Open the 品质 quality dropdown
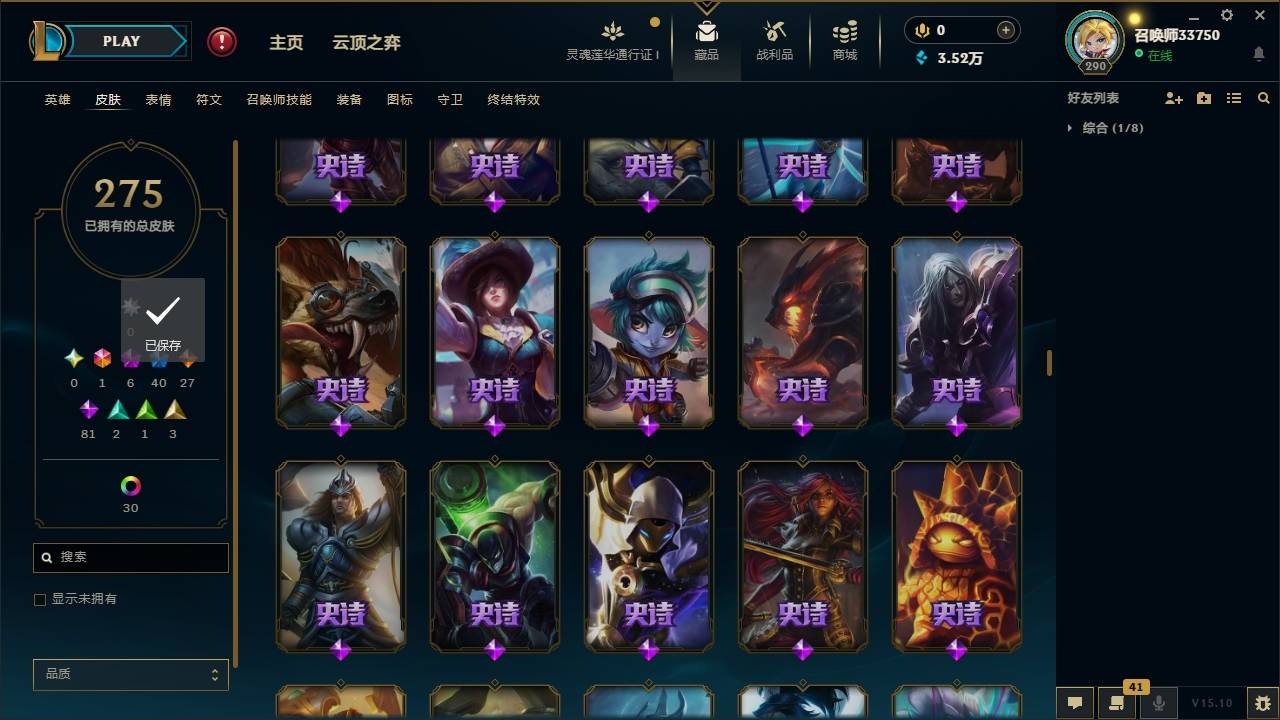Image resolution: width=1280 pixels, height=720 pixels. point(130,674)
